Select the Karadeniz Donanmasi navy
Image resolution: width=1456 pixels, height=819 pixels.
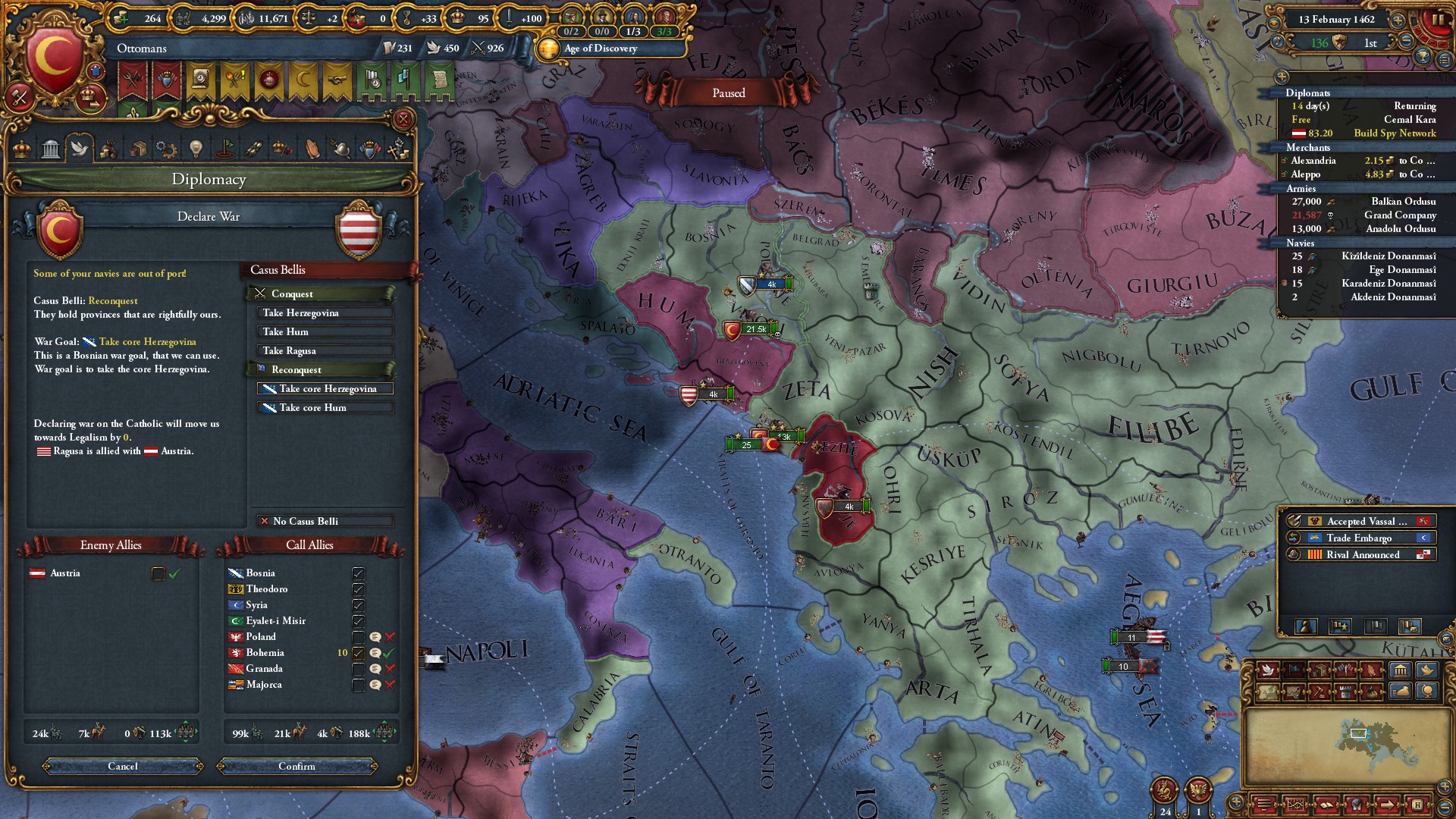point(1389,284)
